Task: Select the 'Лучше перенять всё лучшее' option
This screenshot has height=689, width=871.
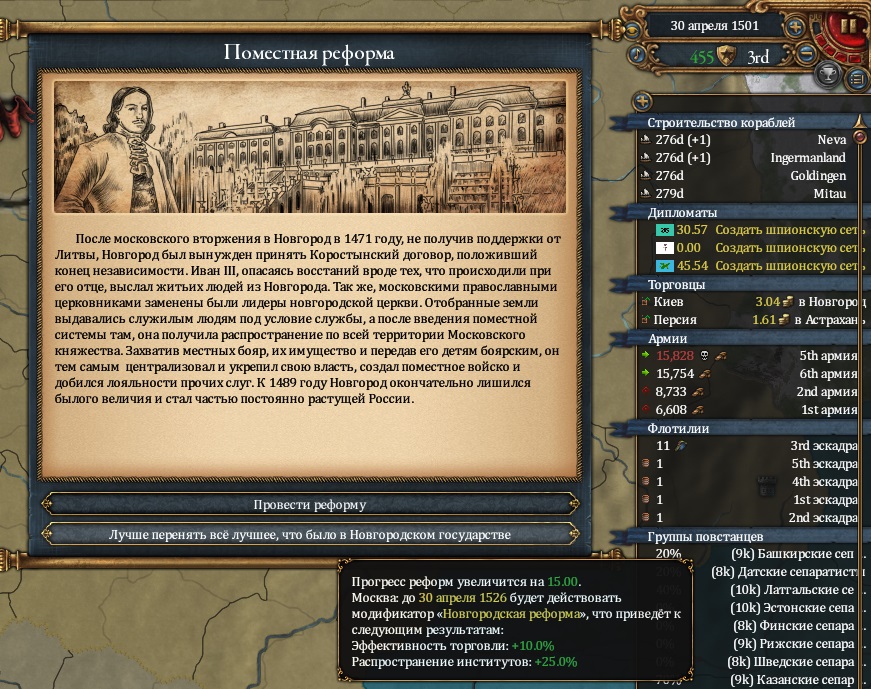Action: point(310,535)
